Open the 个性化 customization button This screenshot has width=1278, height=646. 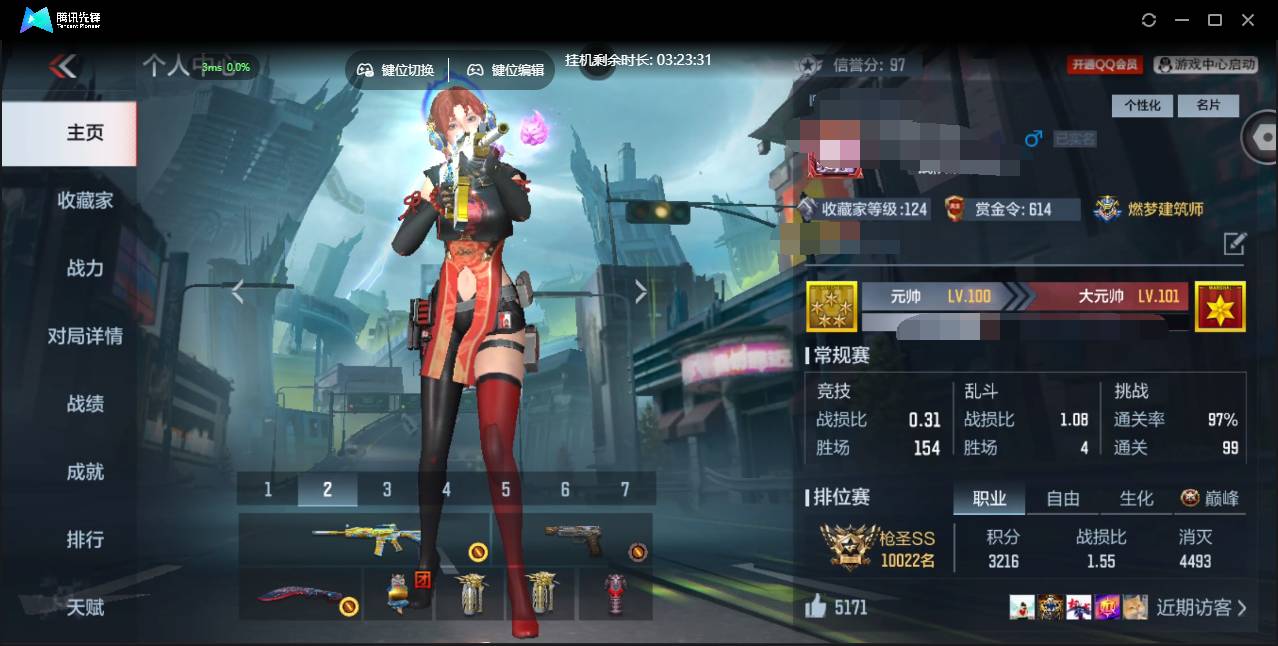point(1142,105)
